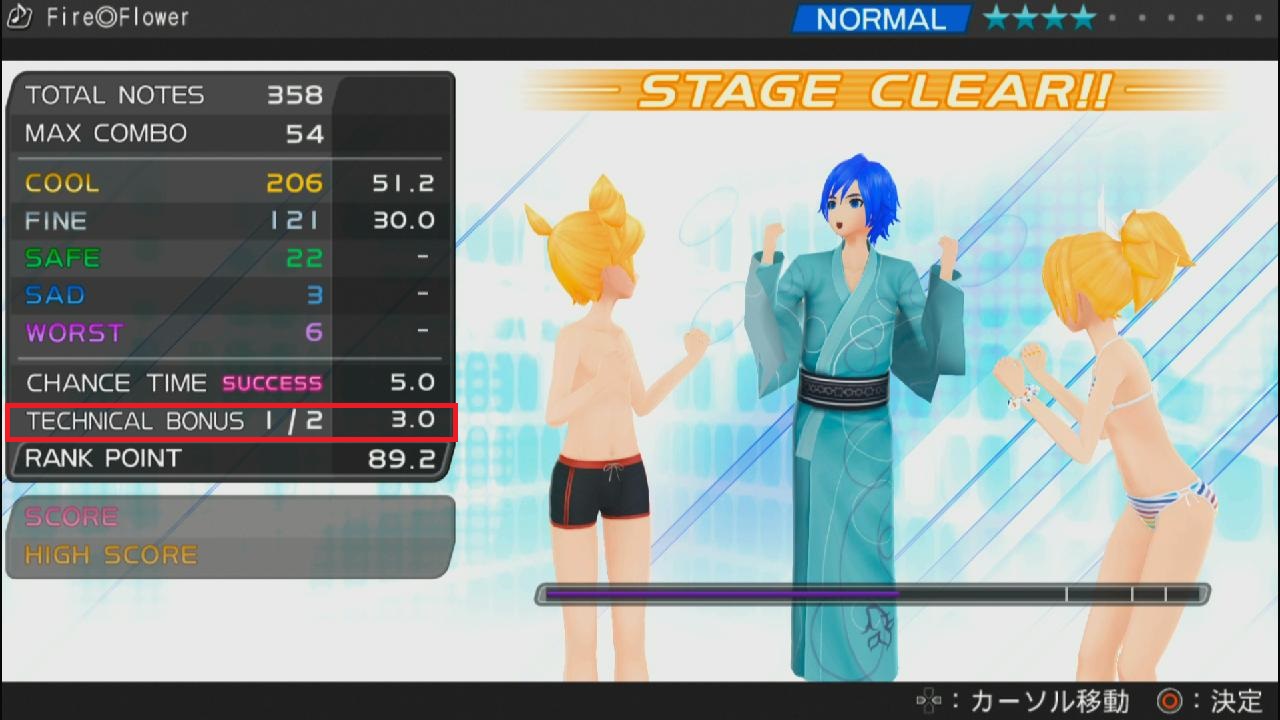
Task: Select the highlighted Technical Bonus row
Action: (x=231, y=421)
